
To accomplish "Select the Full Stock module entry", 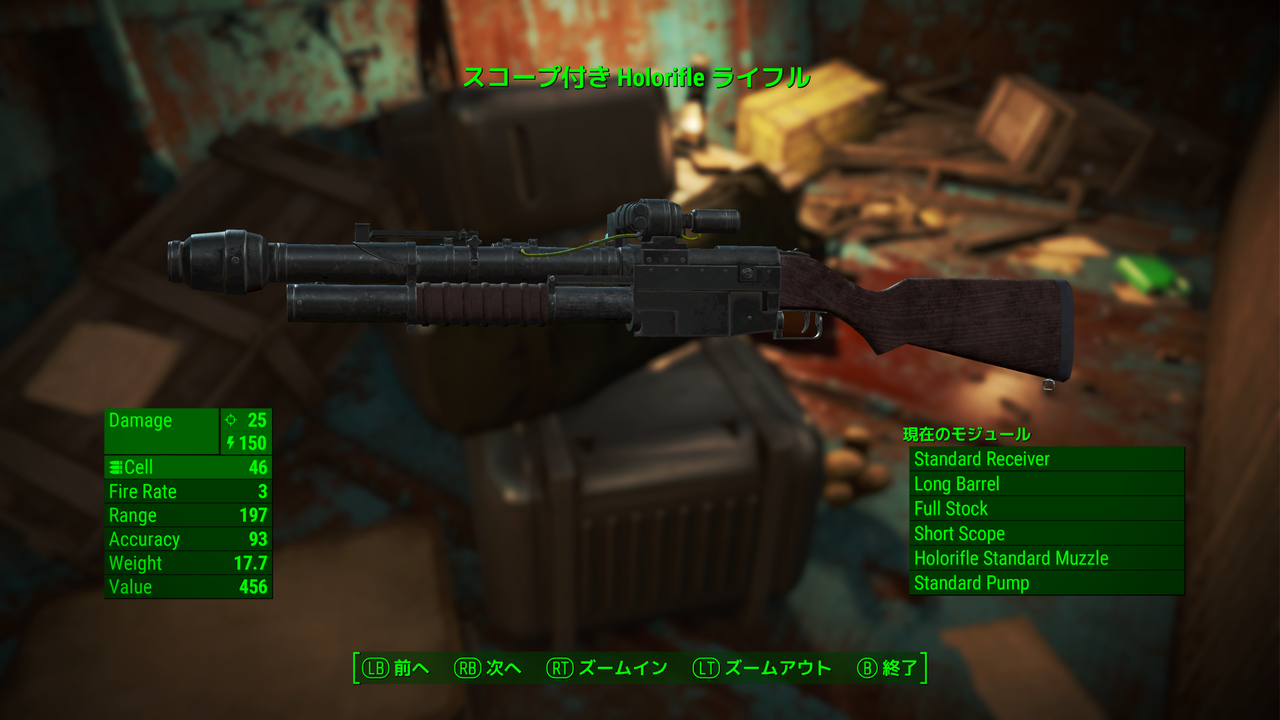I will click(1046, 509).
